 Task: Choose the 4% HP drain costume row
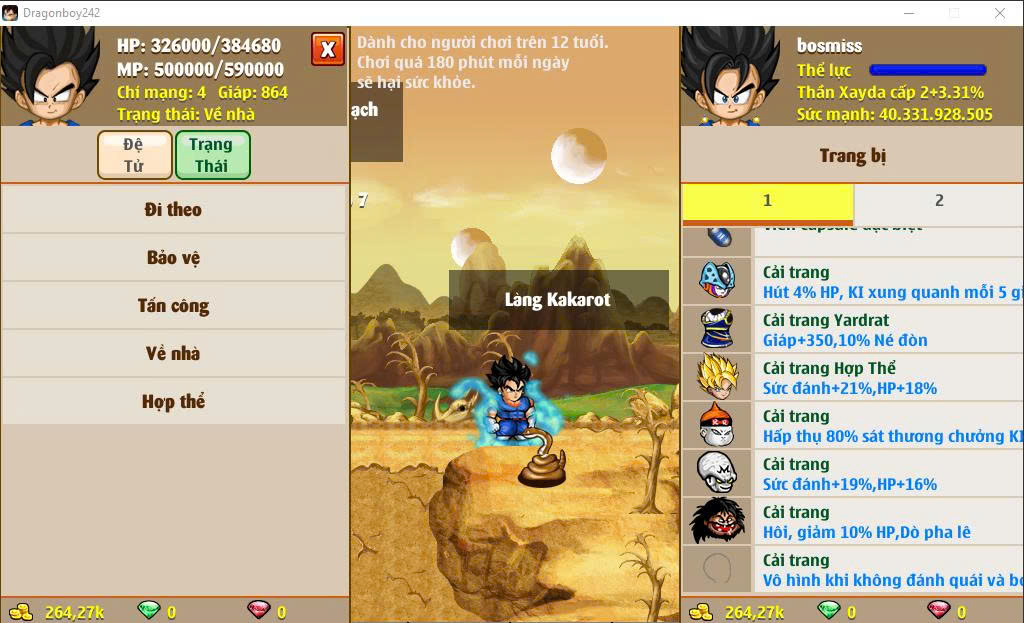(x=852, y=282)
